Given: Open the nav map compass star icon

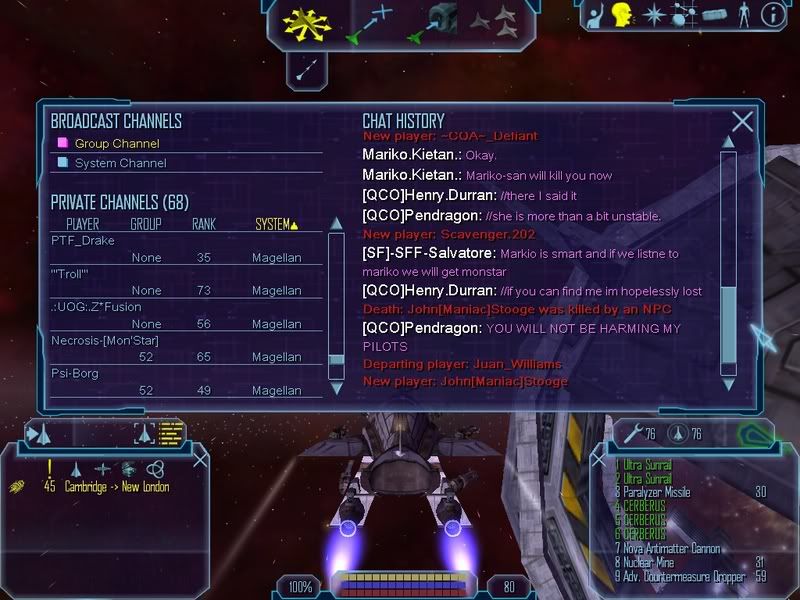Looking at the screenshot, I should 654,15.
